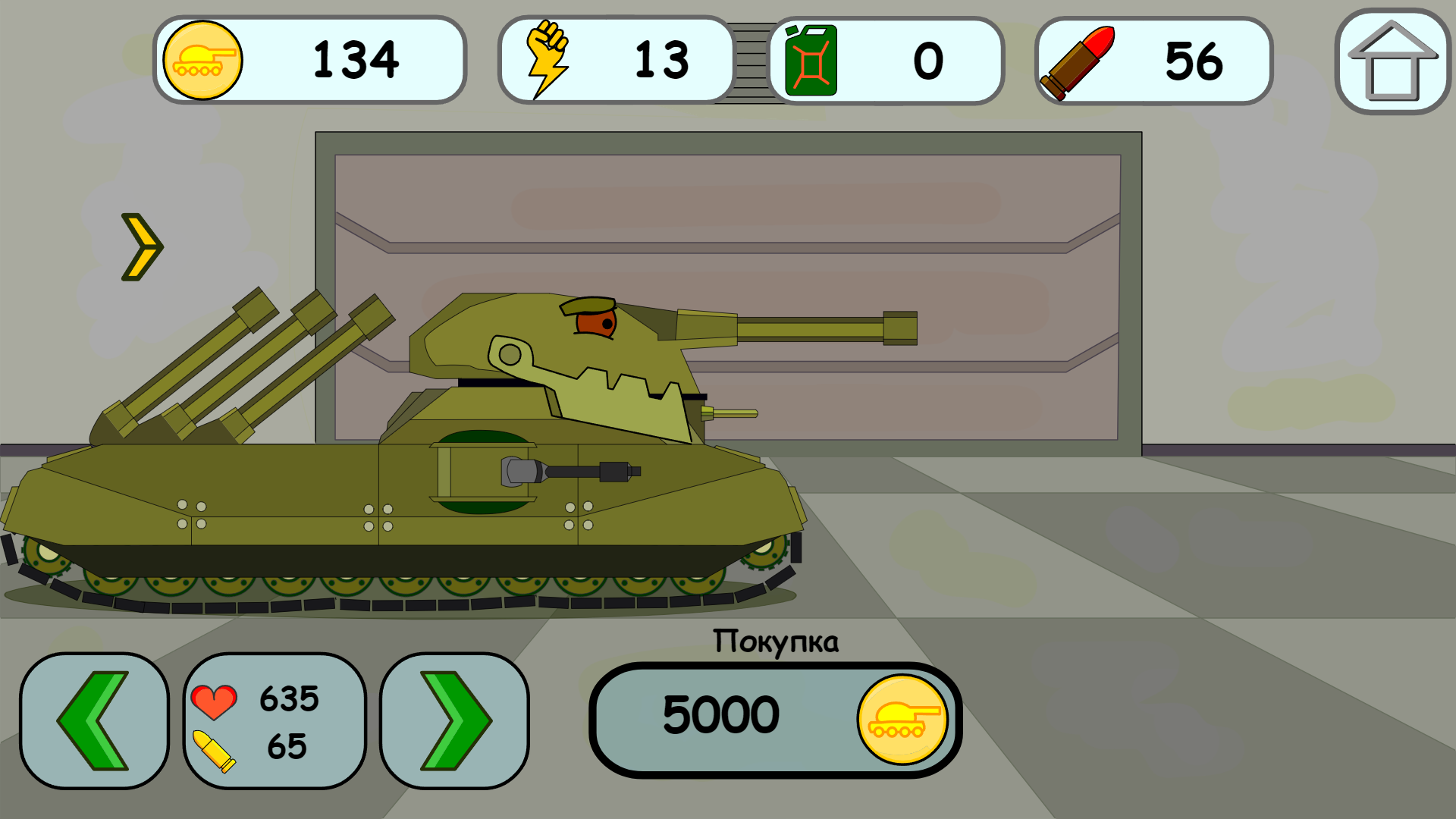Click the tank coin currency icon
Viewport: 1456px width, 819px height.
202,61
